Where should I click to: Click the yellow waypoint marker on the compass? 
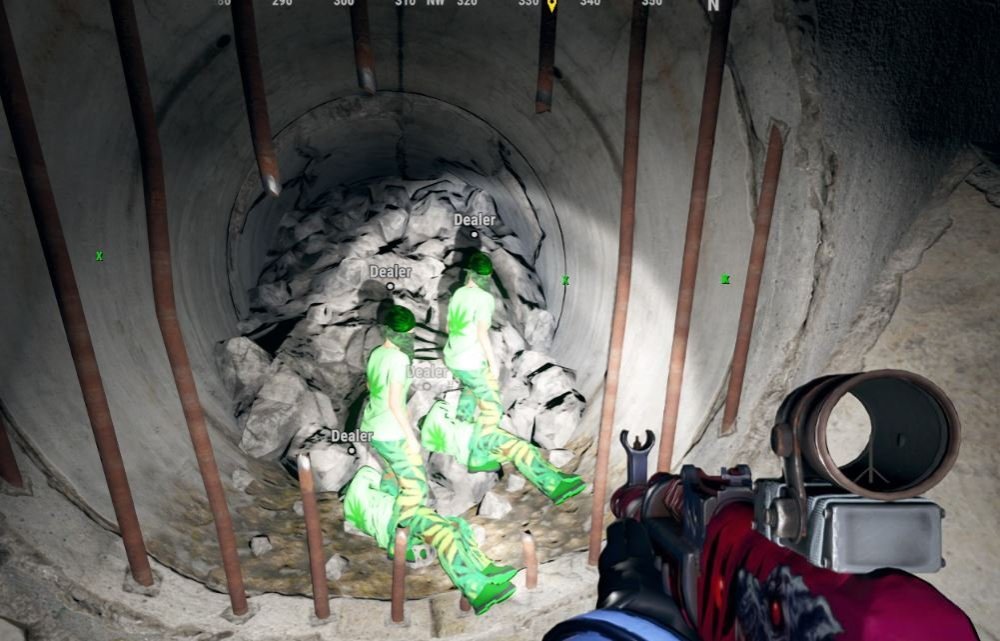(551, 5)
